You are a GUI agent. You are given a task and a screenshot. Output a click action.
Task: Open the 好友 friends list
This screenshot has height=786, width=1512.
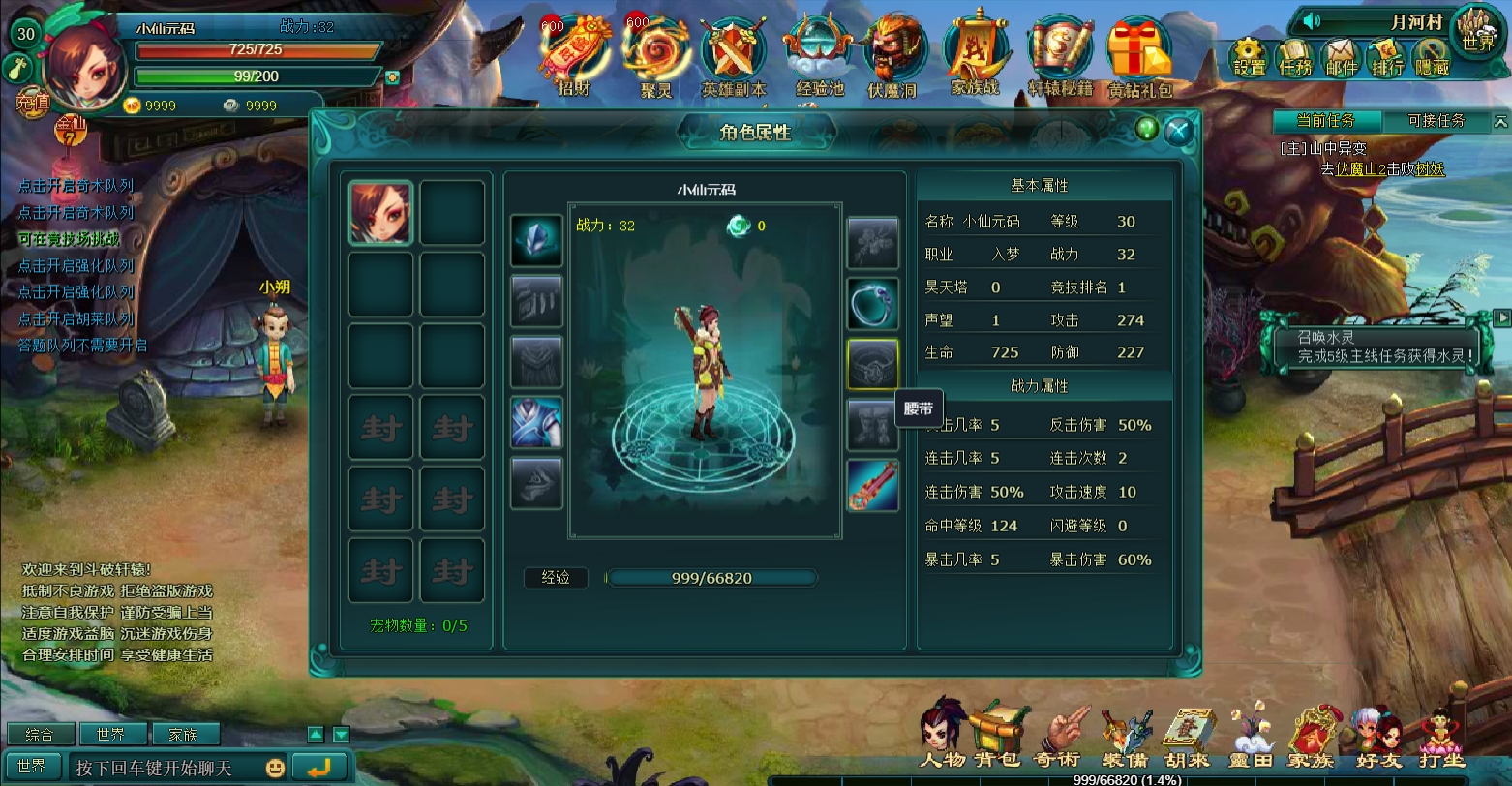pyautogui.click(x=1379, y=738)
